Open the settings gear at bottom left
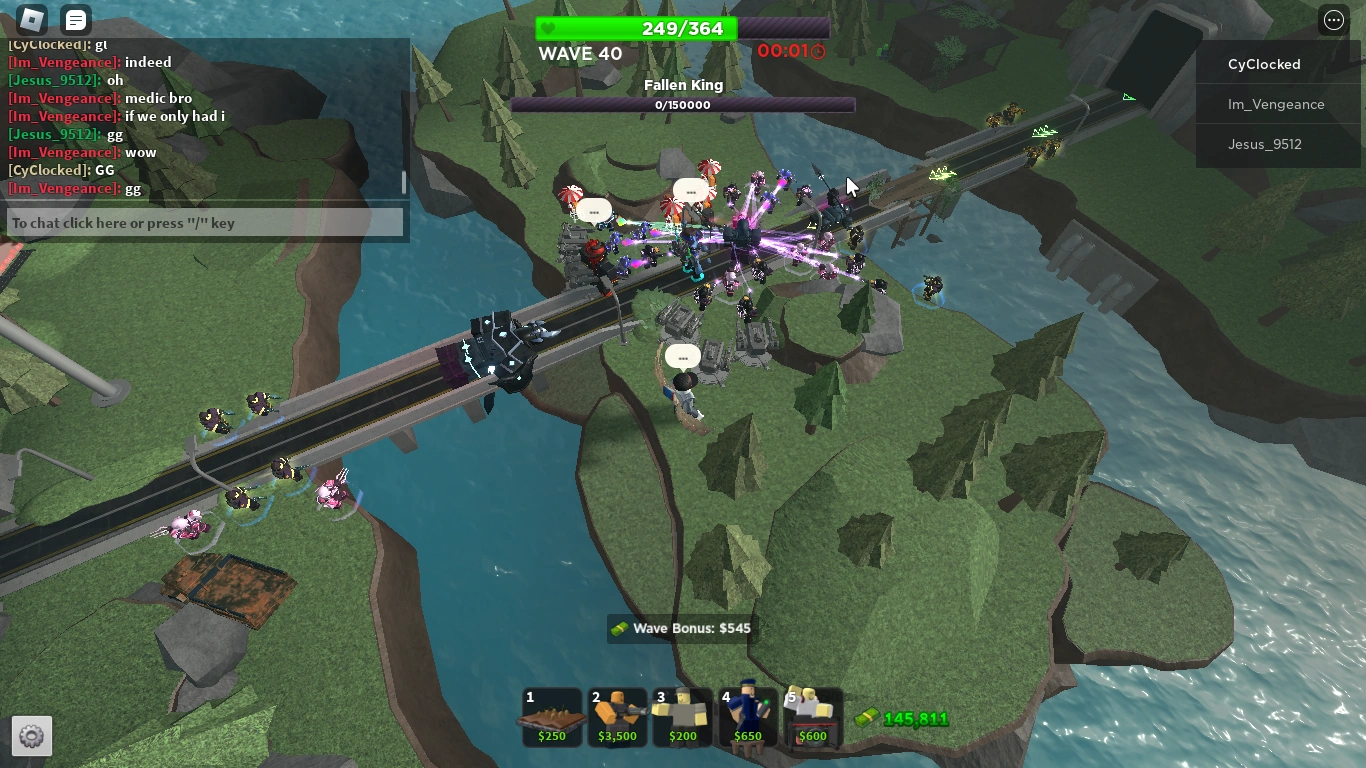1366x768 pixels. 31,735
